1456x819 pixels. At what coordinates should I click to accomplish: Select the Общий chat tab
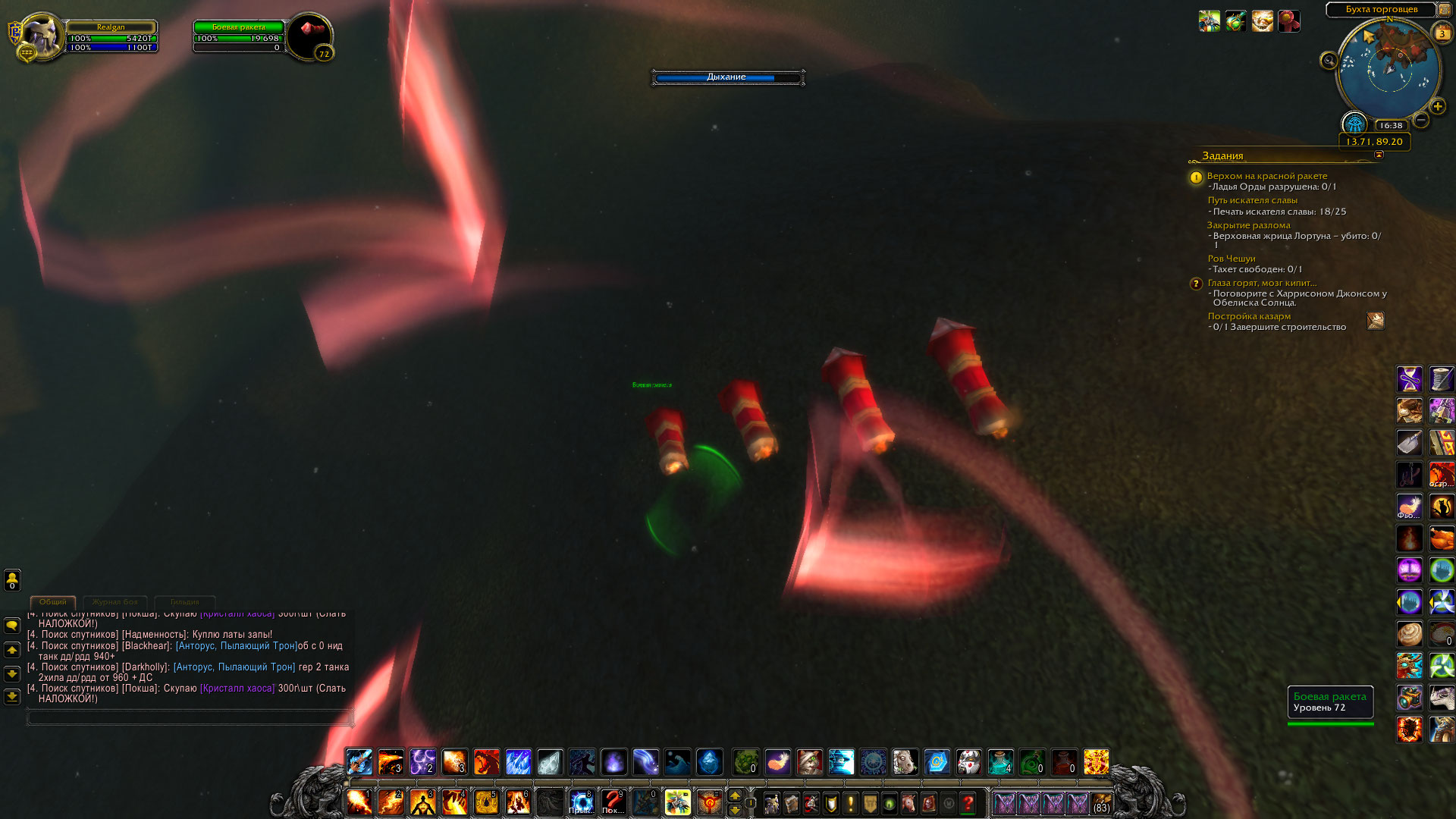(53, 602)
